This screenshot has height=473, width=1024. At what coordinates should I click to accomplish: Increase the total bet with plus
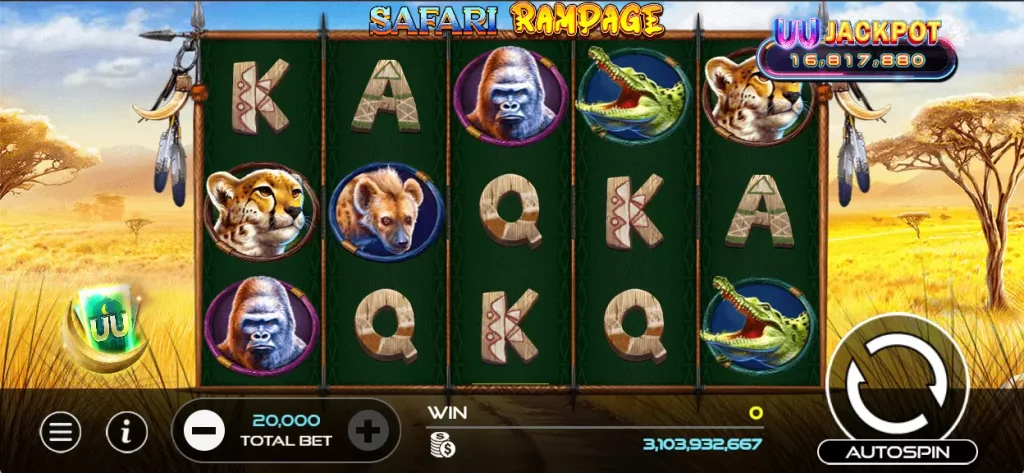coord(368,432)
